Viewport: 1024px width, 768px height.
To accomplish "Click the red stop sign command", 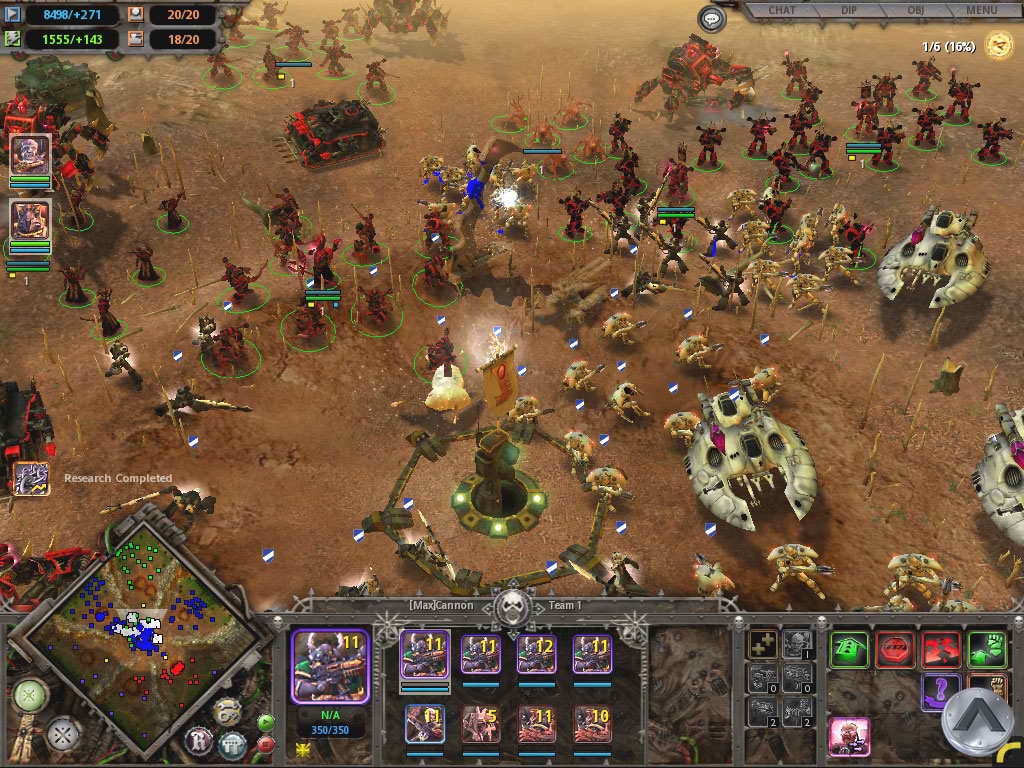I will (895, 649).
